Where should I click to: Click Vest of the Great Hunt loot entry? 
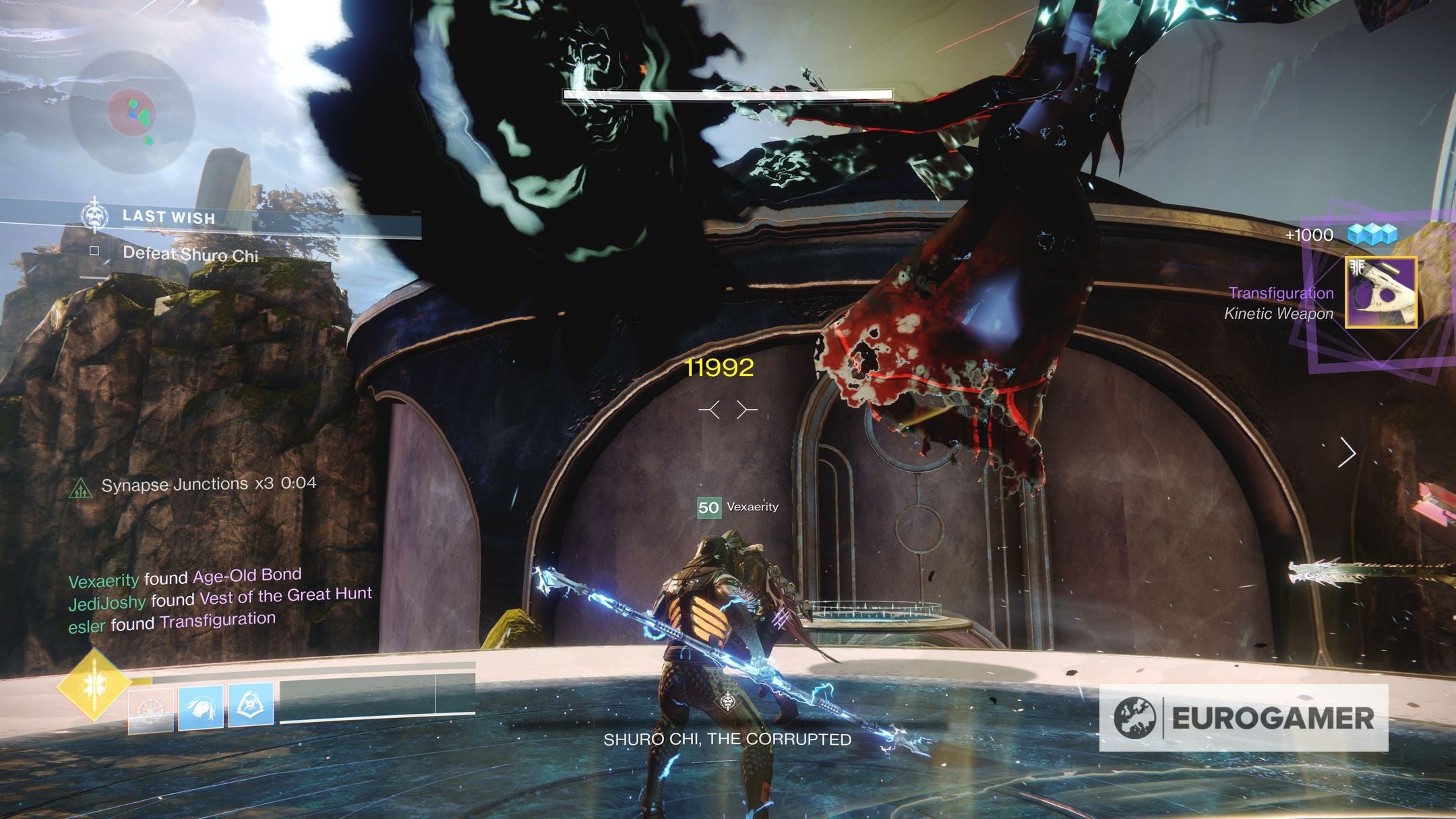pyautogui.click(x=286, y=595)
